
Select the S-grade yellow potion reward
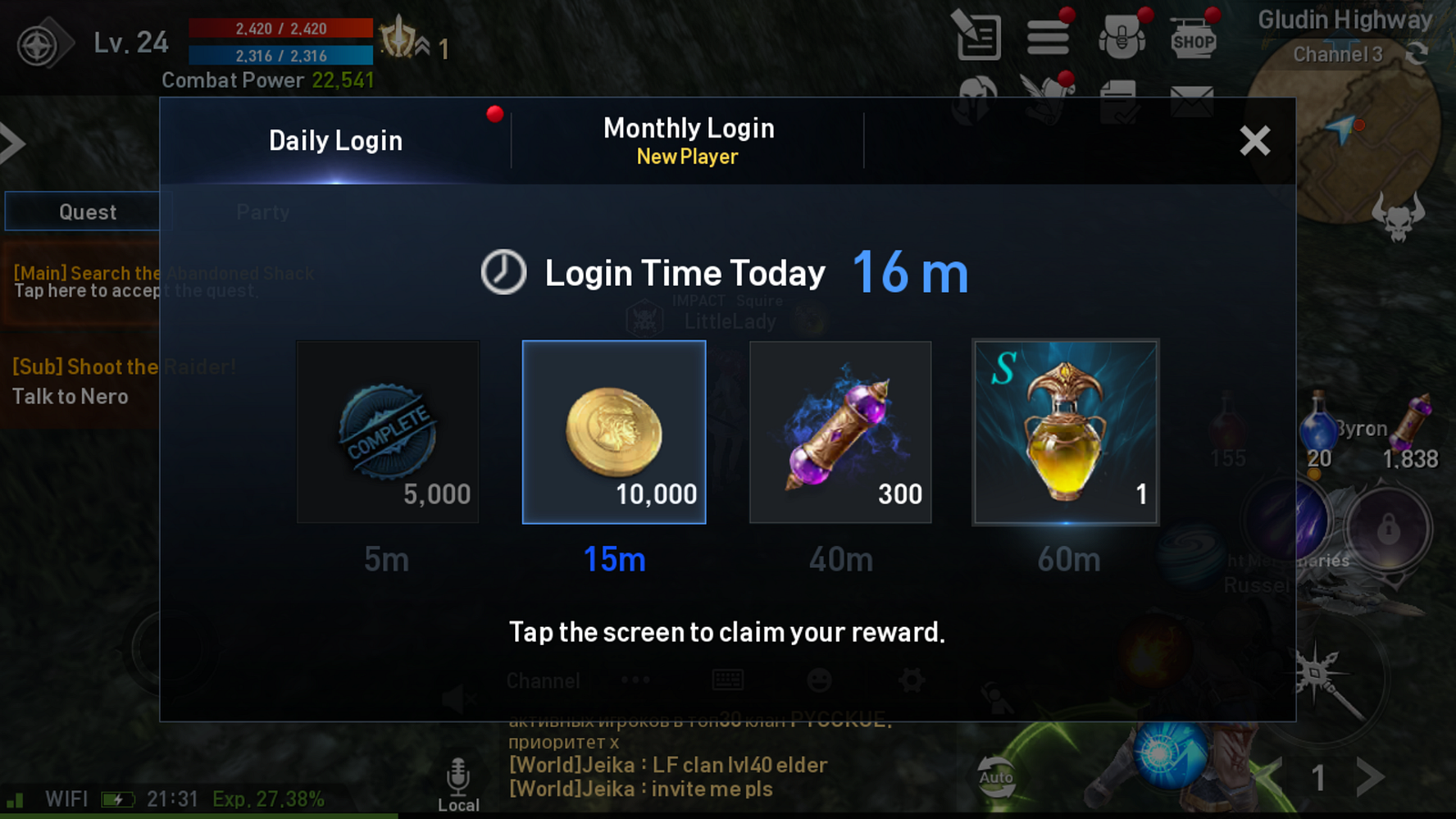pos(1066,432)
